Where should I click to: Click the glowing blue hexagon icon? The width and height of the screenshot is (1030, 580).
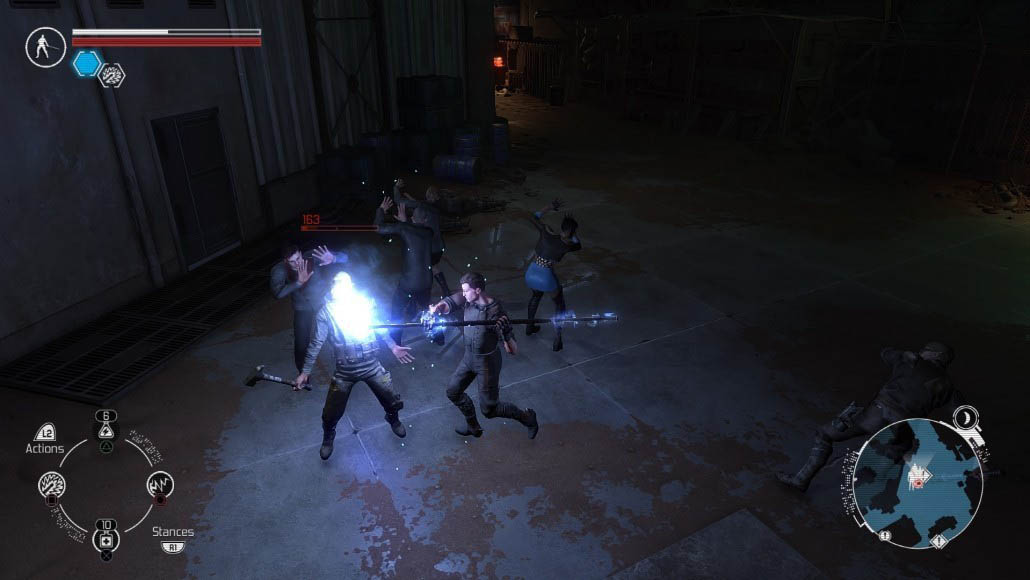[x=86, y=64]
